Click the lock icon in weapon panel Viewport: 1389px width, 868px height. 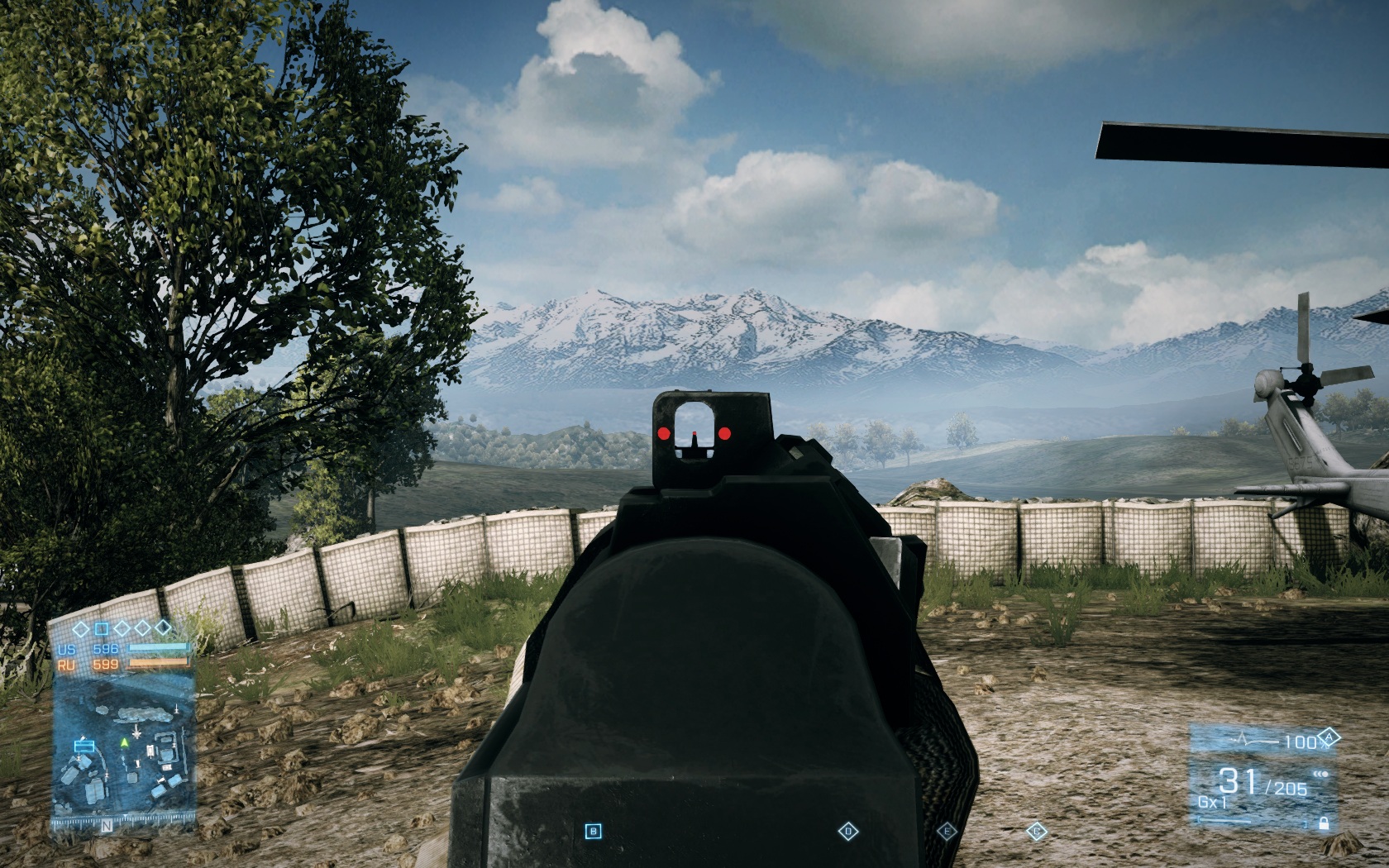coord(1324,823)
